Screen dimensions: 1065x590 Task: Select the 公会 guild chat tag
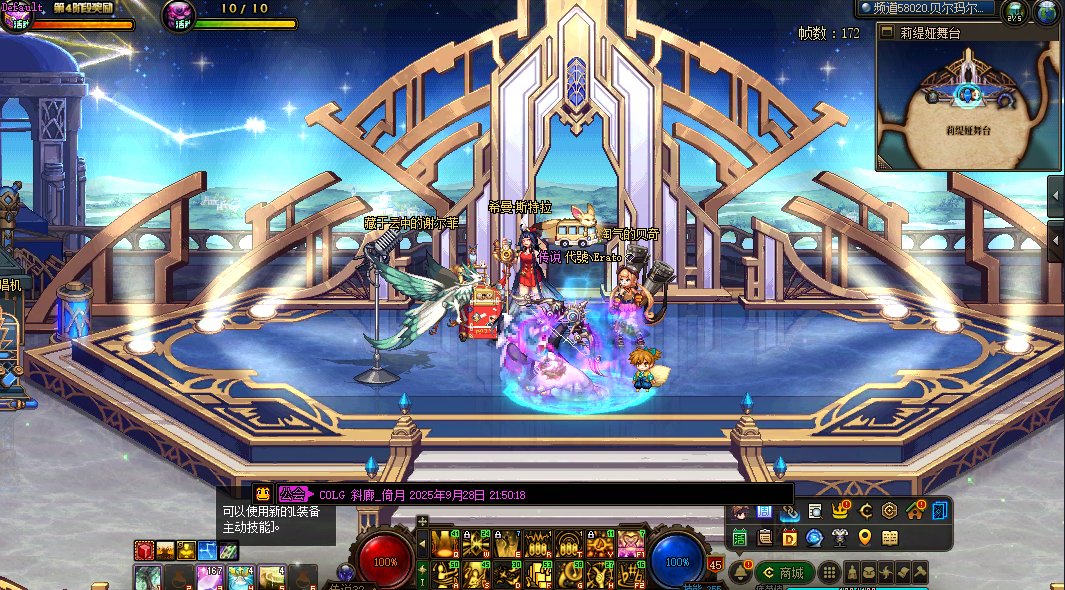pyautogui.click(x=293, y=494)
